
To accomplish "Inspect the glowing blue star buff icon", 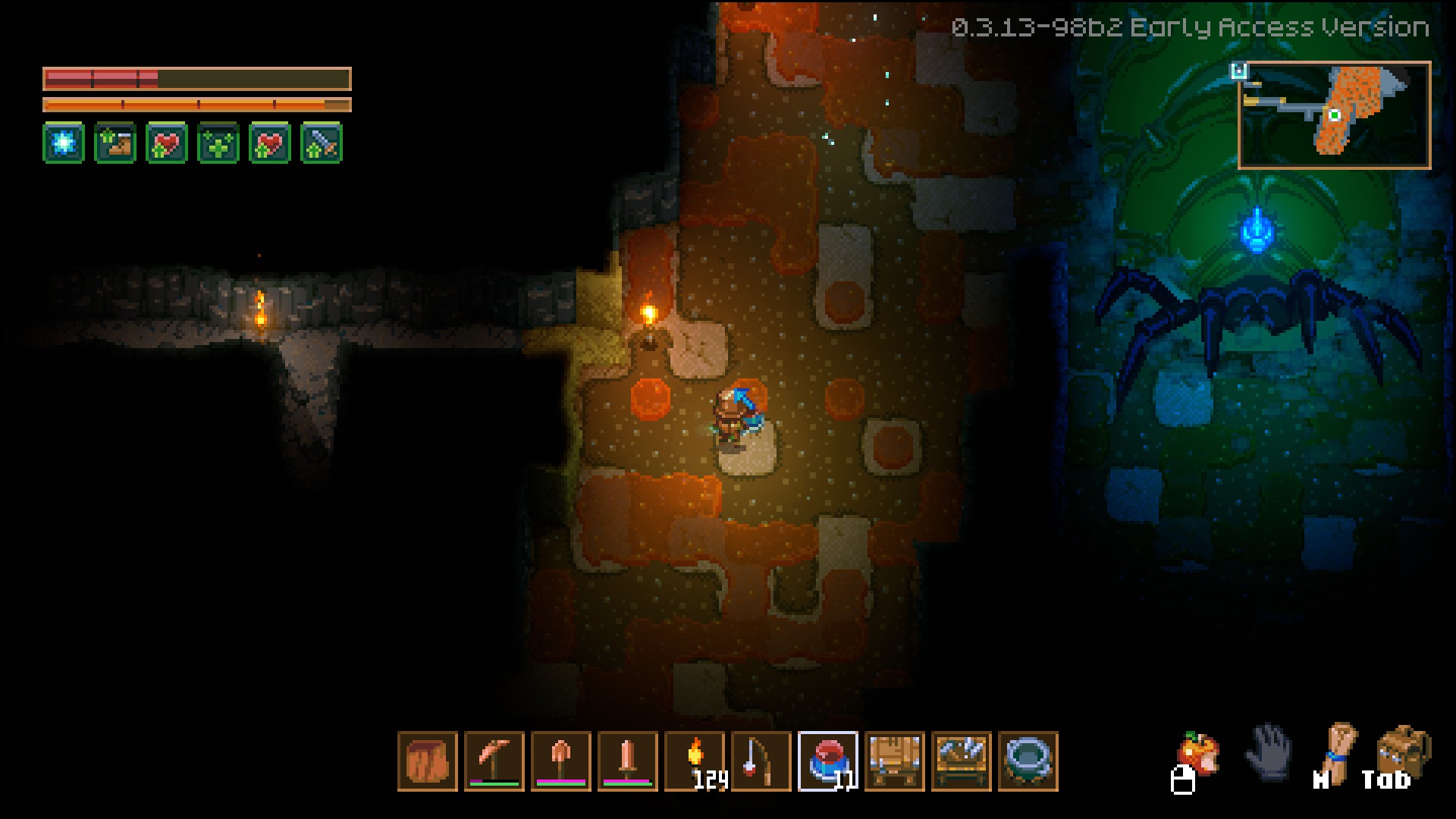I will click(x=64, y=142).
